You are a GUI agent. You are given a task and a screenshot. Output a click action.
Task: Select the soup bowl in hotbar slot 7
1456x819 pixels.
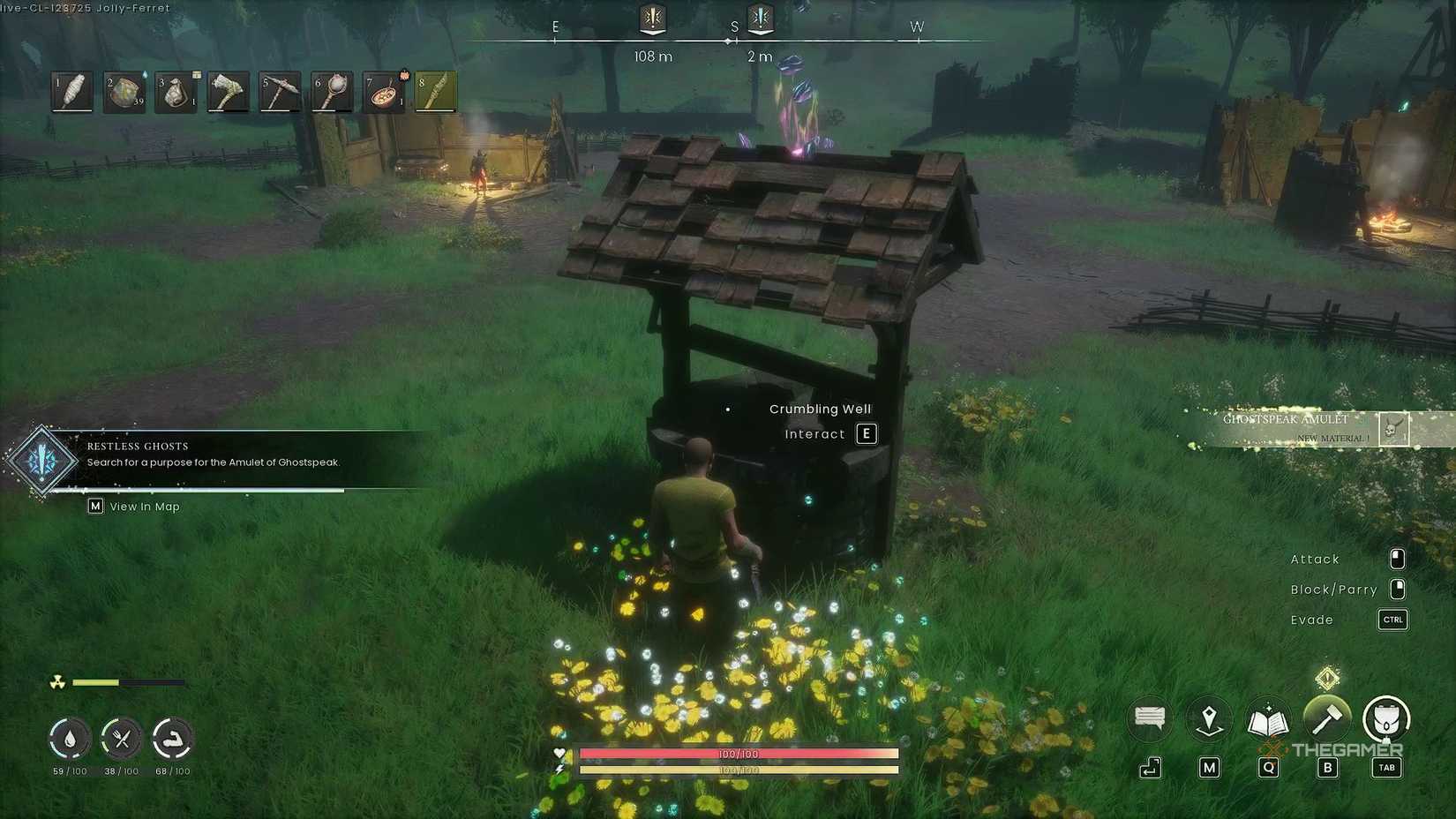click(x=383, y=90)
